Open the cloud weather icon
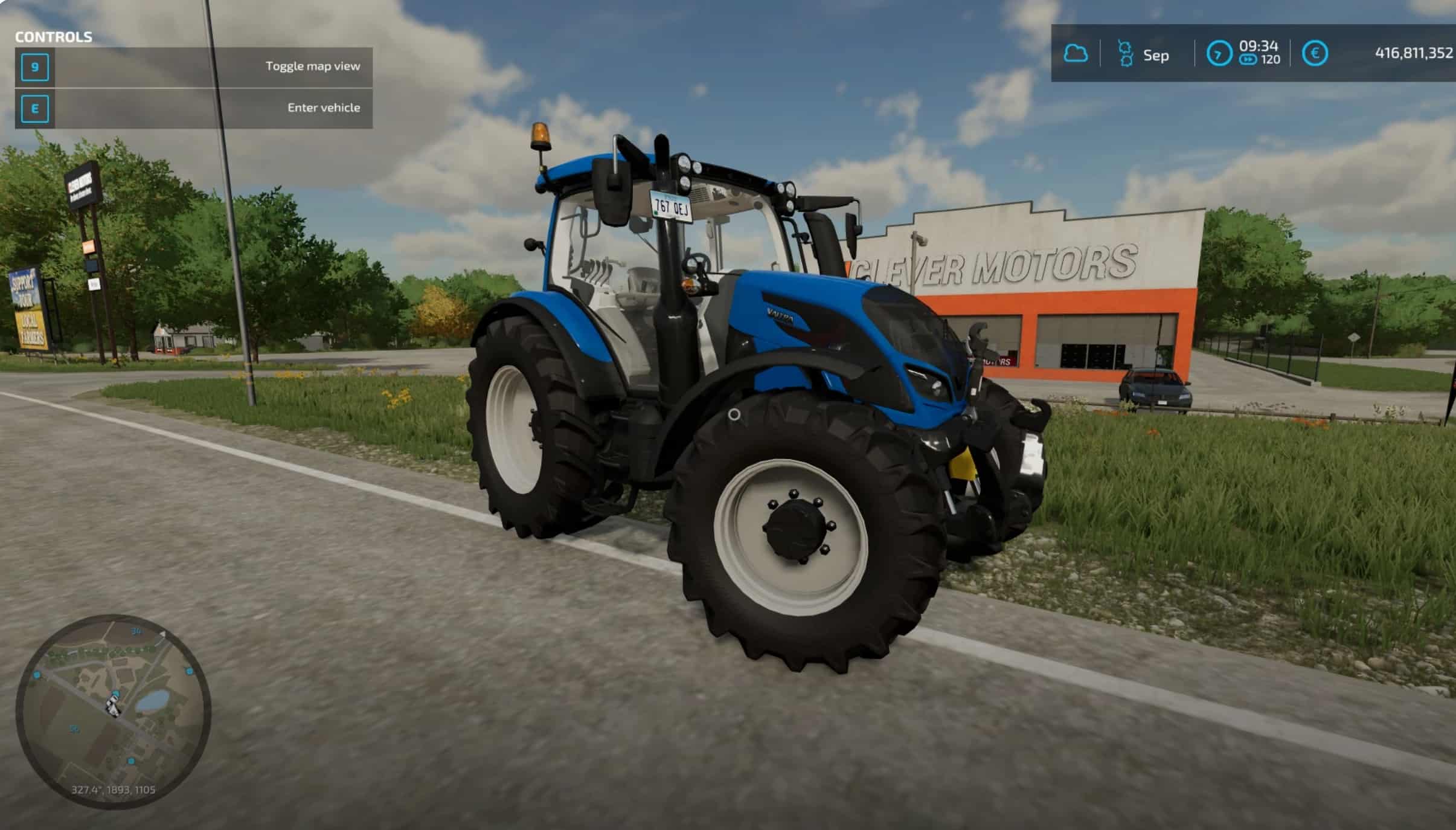The height and width of the screenshot is (830, 1456). (x=1076, y=54)
